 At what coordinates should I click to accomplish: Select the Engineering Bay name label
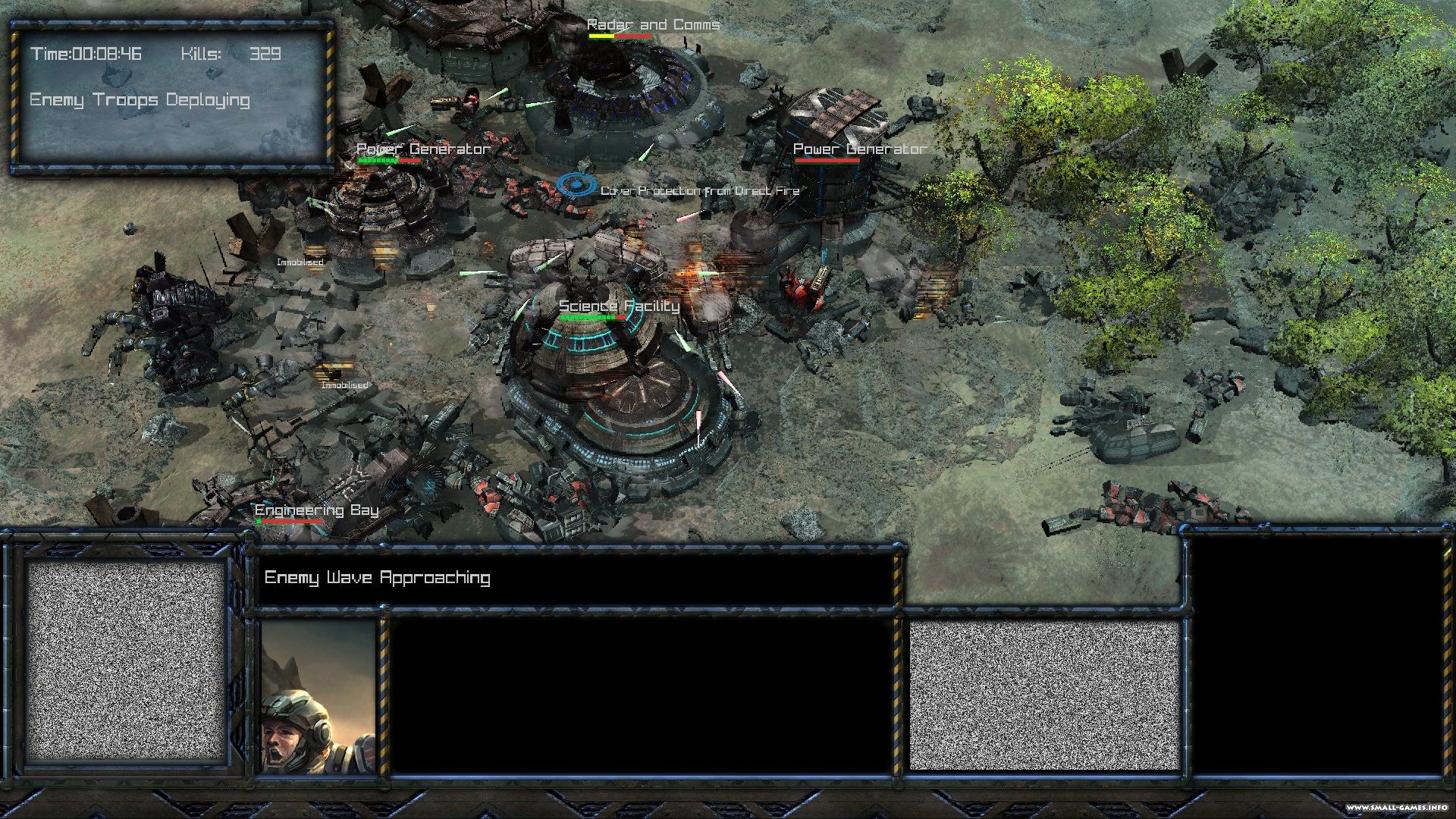tap(316, 510)
